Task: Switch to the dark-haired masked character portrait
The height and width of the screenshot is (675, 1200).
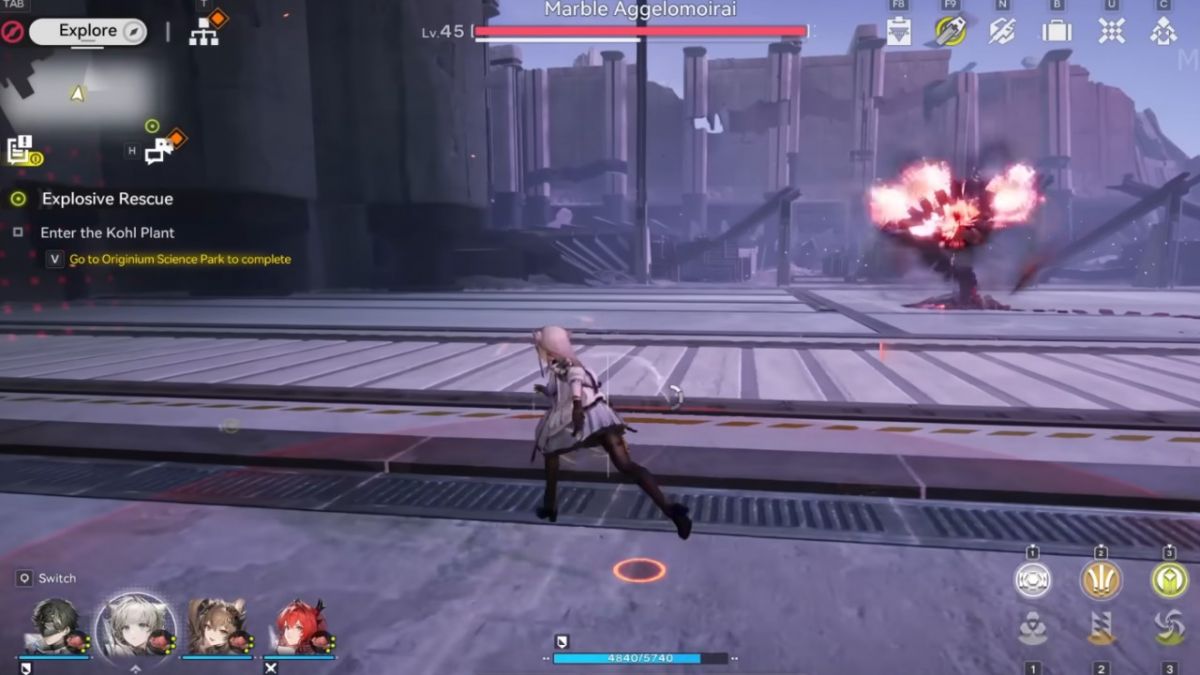Action: point(54,627)
